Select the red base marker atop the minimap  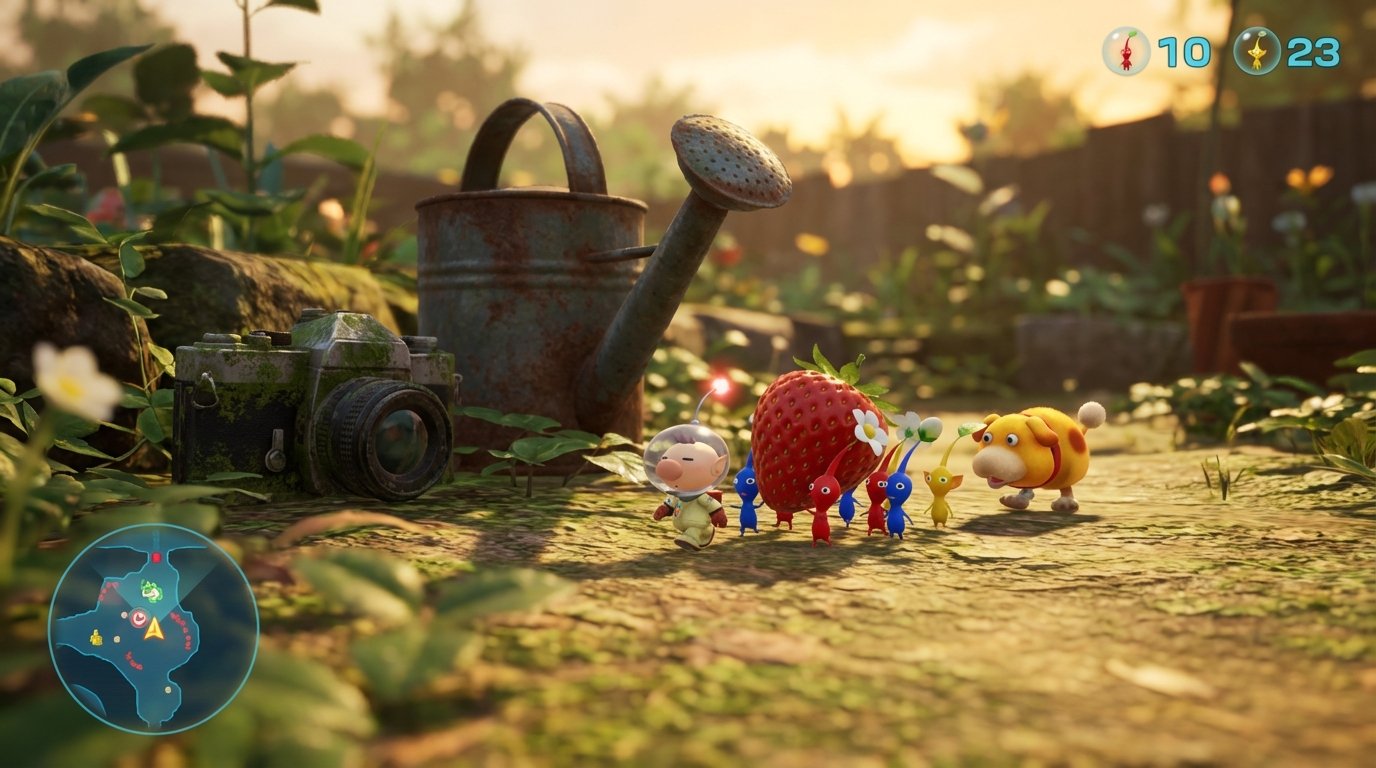pos(155,556)
